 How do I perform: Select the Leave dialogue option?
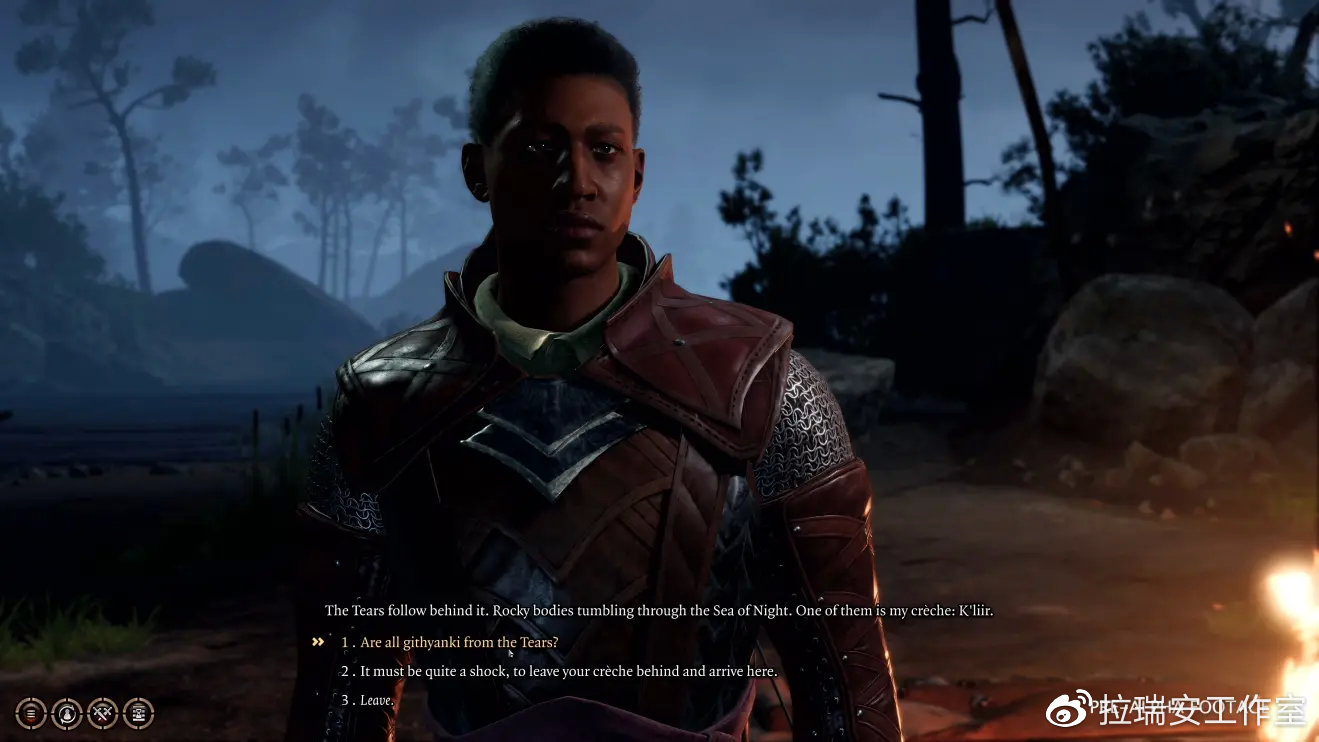pyautogui.click(x=376, y=701)
